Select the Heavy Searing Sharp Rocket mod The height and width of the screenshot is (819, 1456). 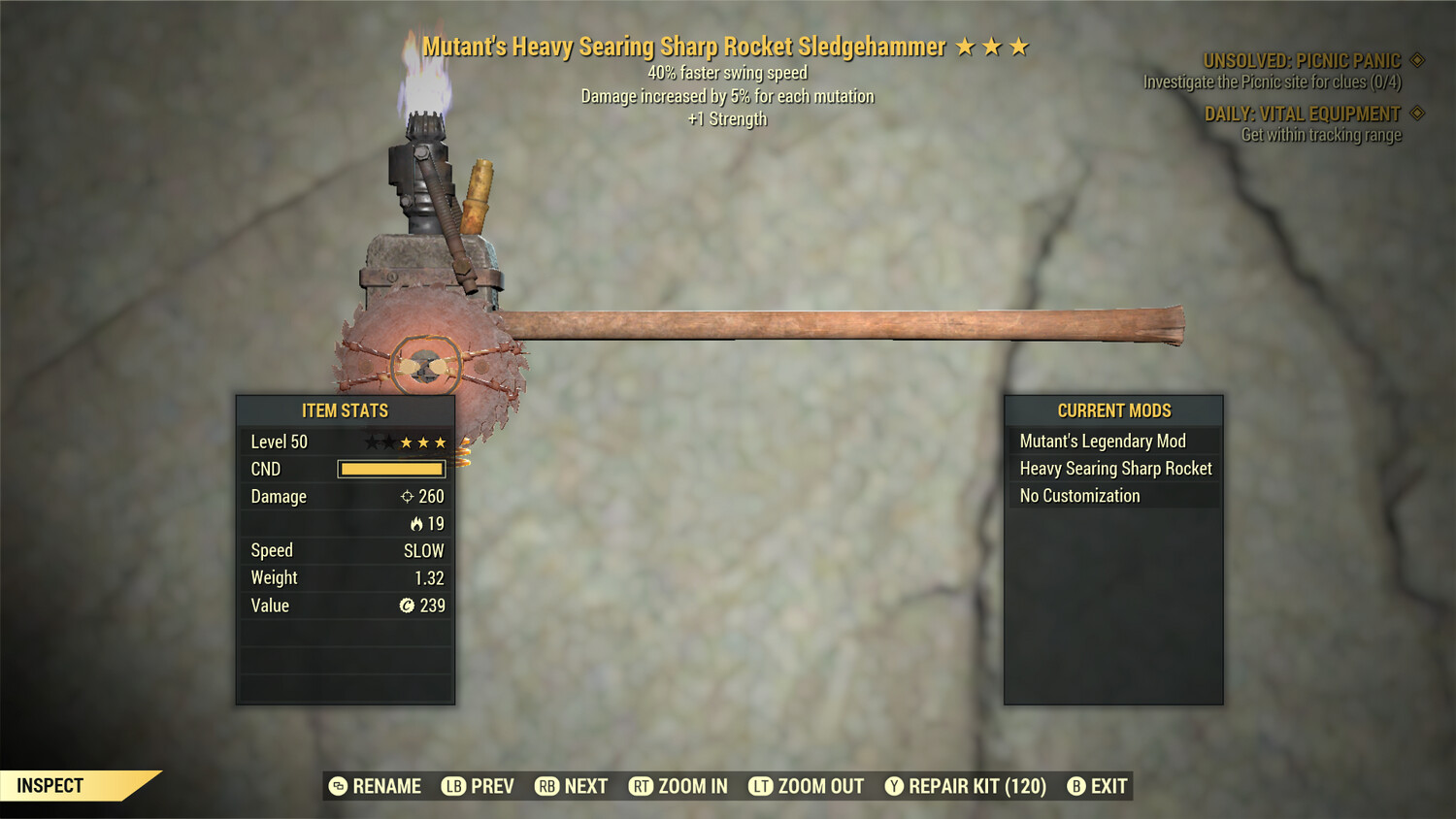point(1115,469)
